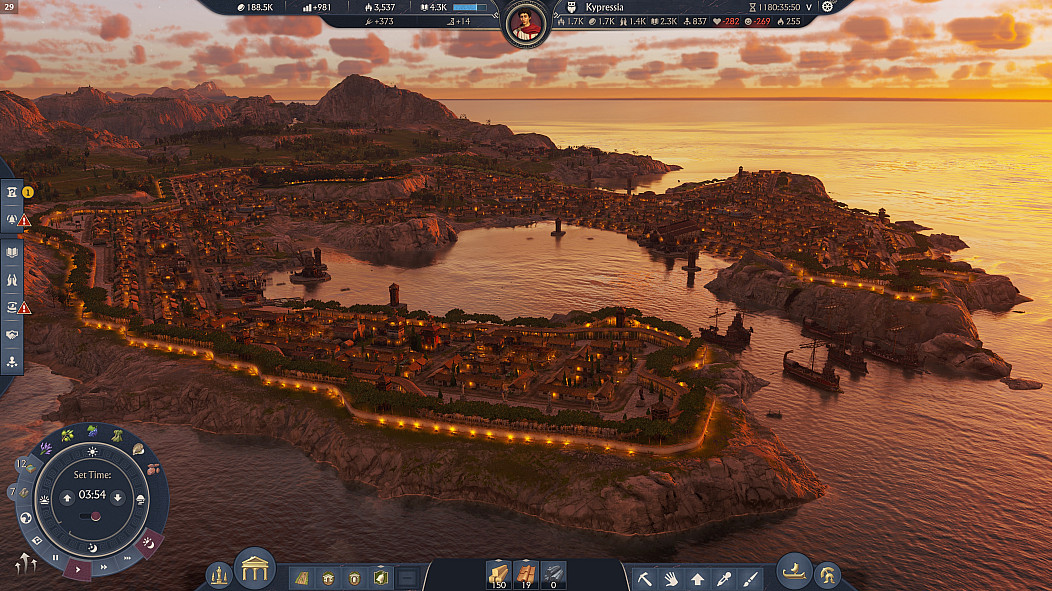Screen dimensions: 1052x591
Task: Select the hand move tool
Action: [671, 577]
